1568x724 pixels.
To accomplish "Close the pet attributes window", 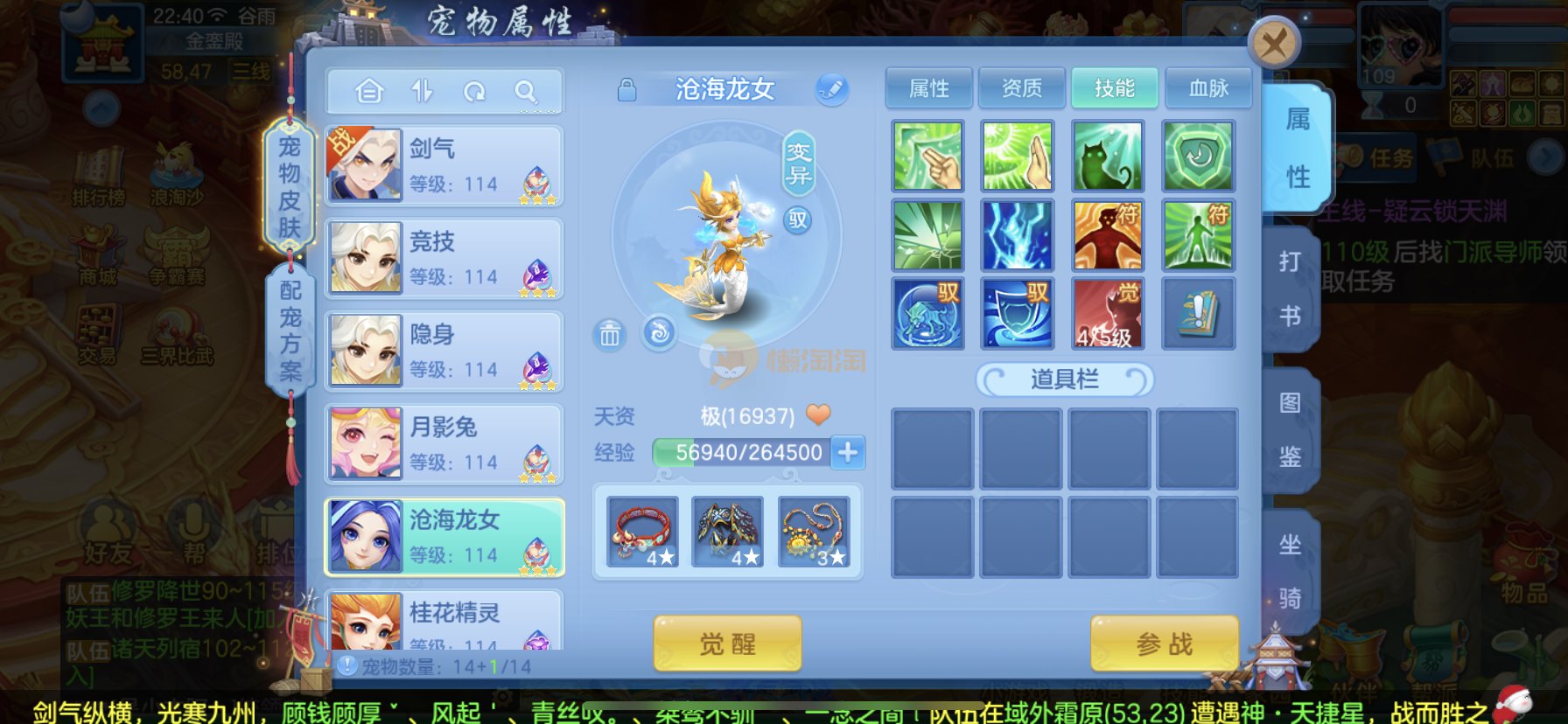I will tap(1274, 43).
